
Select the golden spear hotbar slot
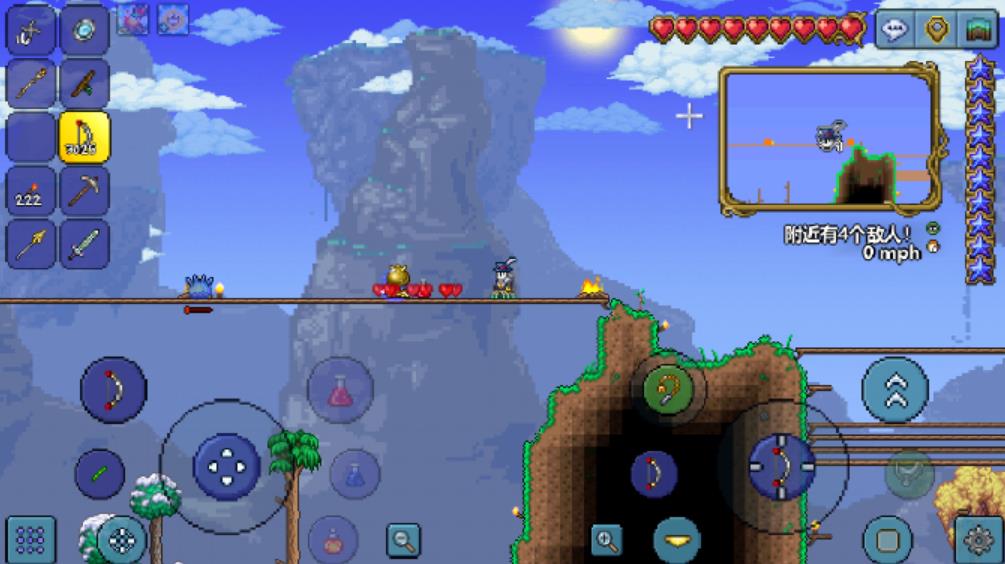[31, 244]
